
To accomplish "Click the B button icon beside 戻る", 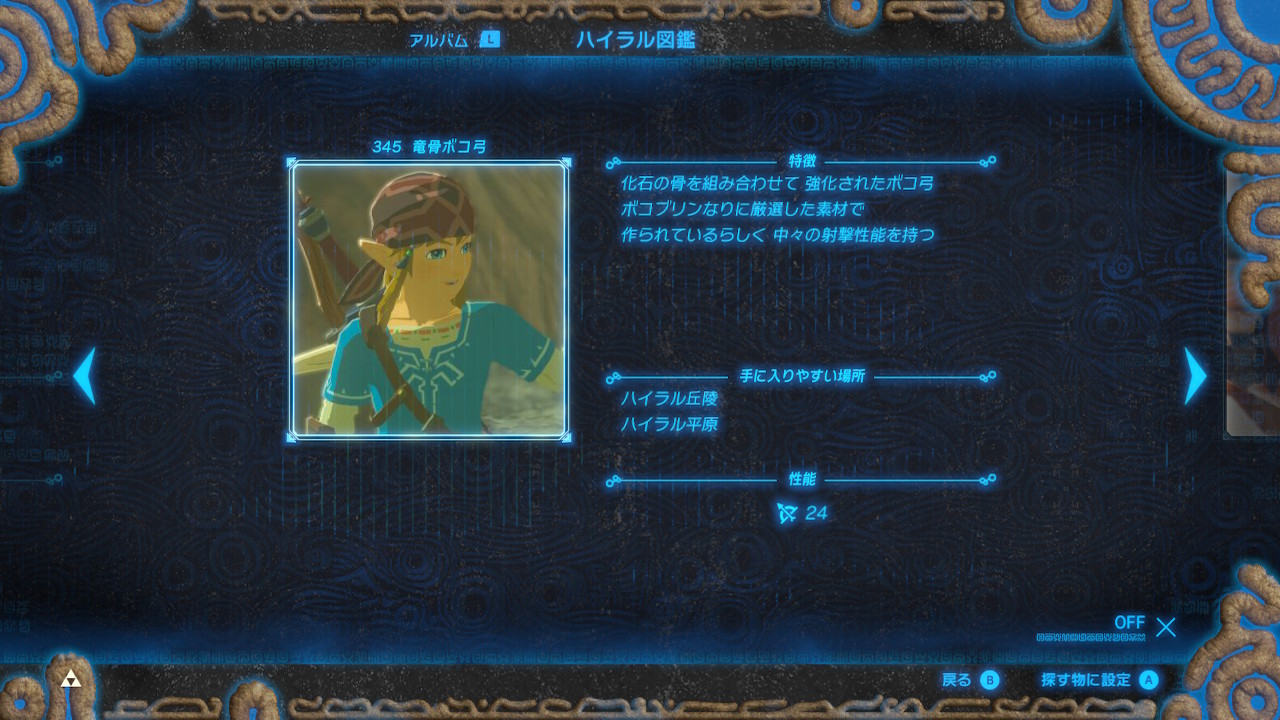I will click(x=989, y=679).
